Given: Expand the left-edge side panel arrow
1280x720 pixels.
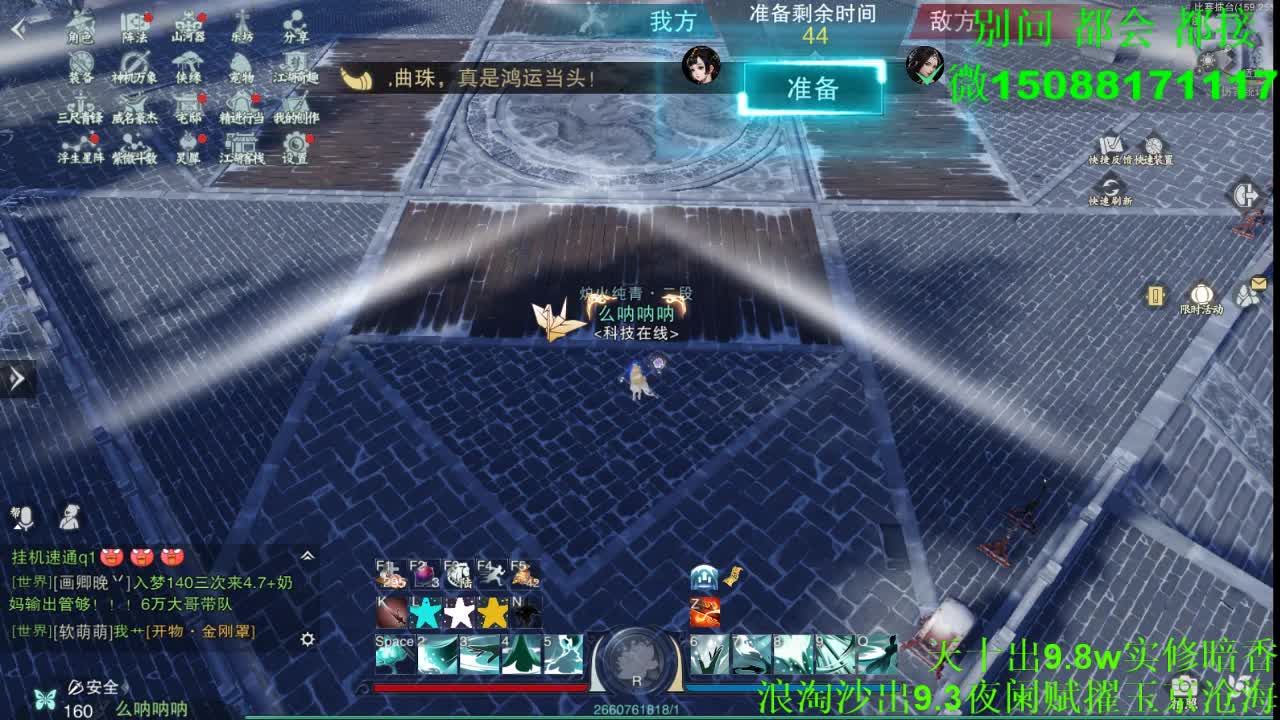Looking at the screenshot, I should point(14,379).
